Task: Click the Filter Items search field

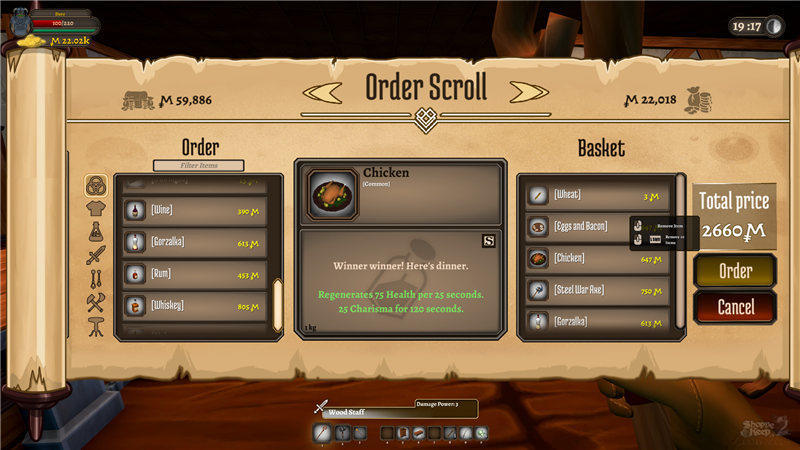Action: [199, 165]
